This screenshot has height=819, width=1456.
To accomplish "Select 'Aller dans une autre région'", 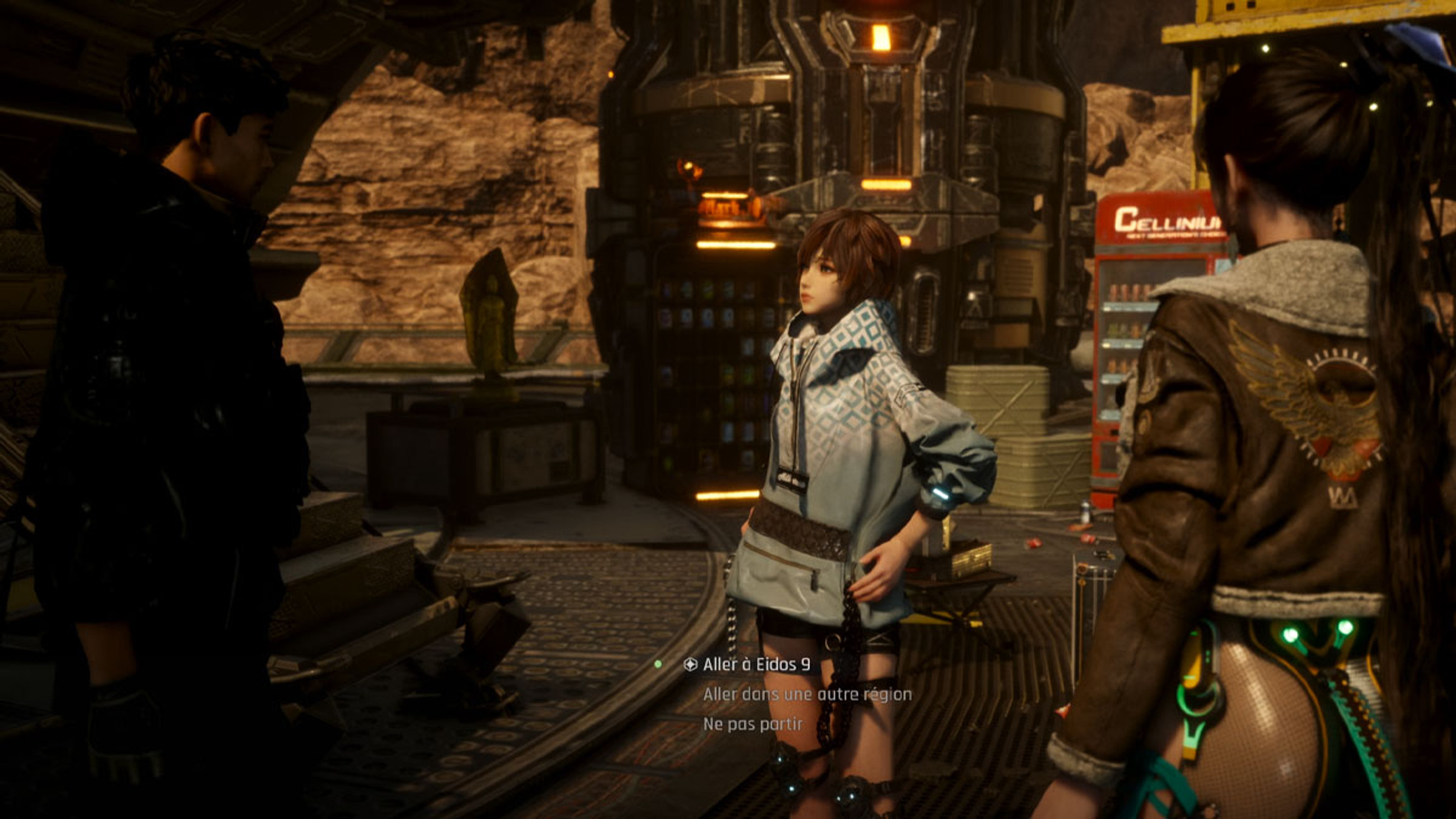I will [x=807, y=695].
